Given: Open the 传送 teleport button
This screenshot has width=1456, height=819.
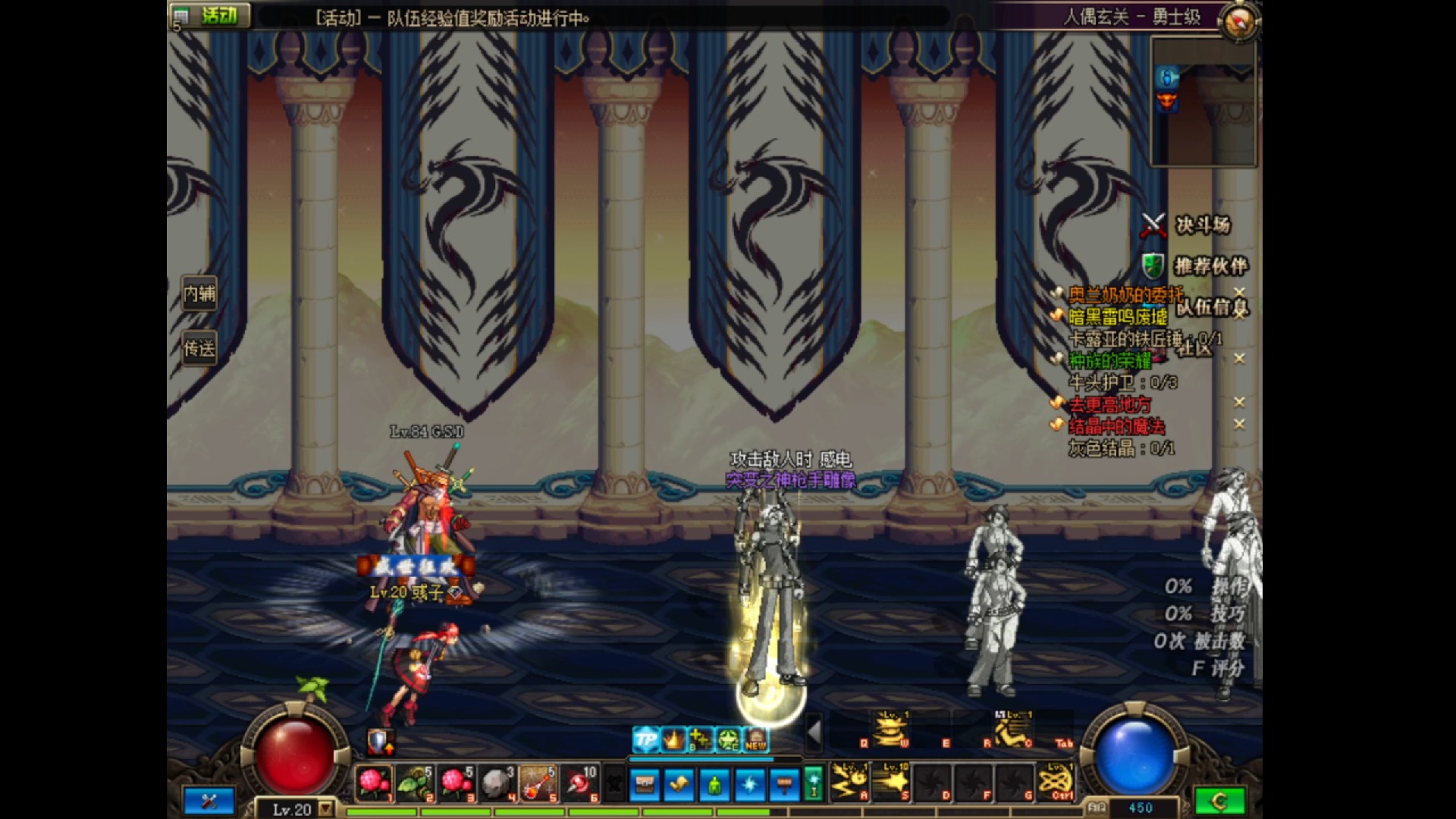Looking at the screenshot, I should 199,348.
